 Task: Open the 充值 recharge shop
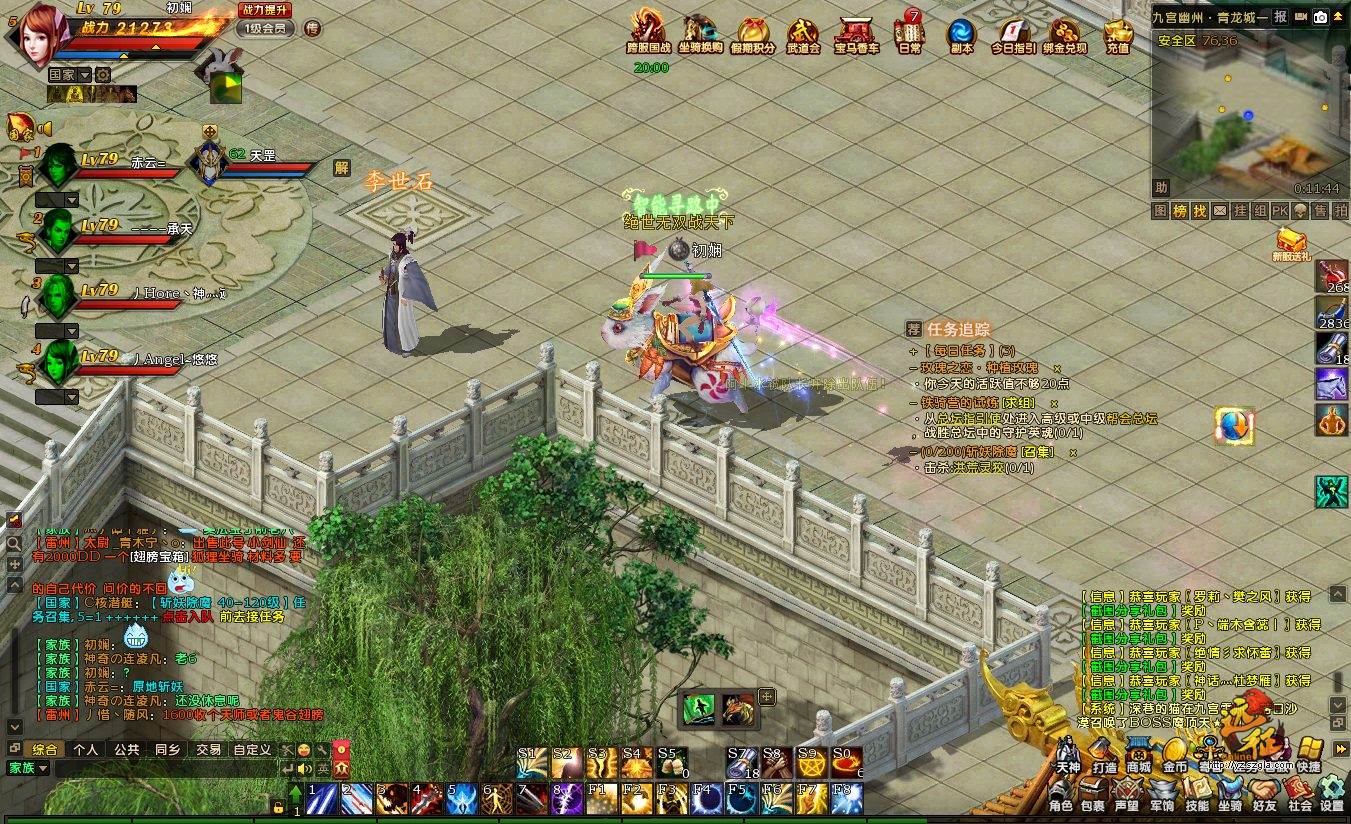tap(1118, 34)
